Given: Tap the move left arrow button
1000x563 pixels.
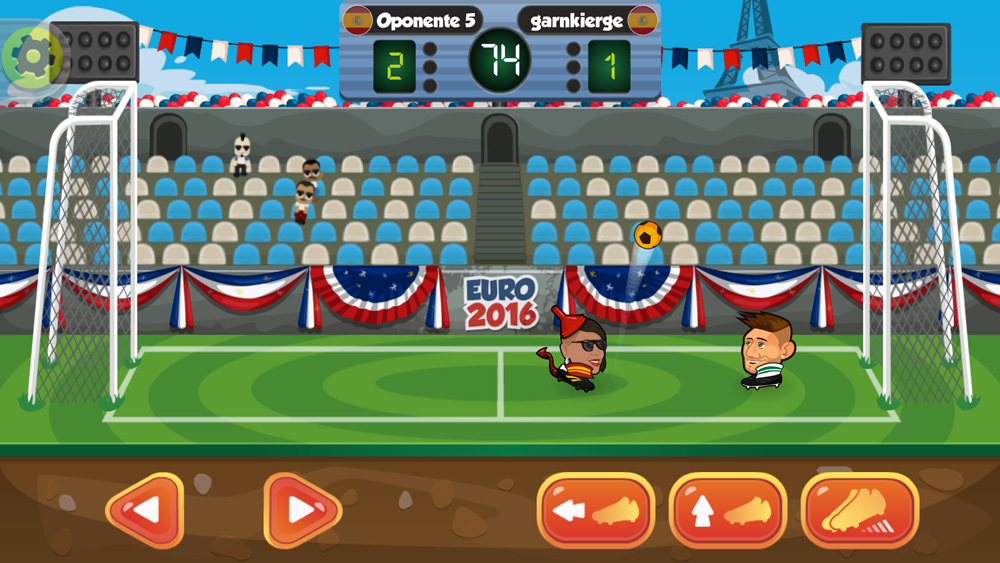Looking at the screenshot, I should pyautogui.click(x=145, y=510).
